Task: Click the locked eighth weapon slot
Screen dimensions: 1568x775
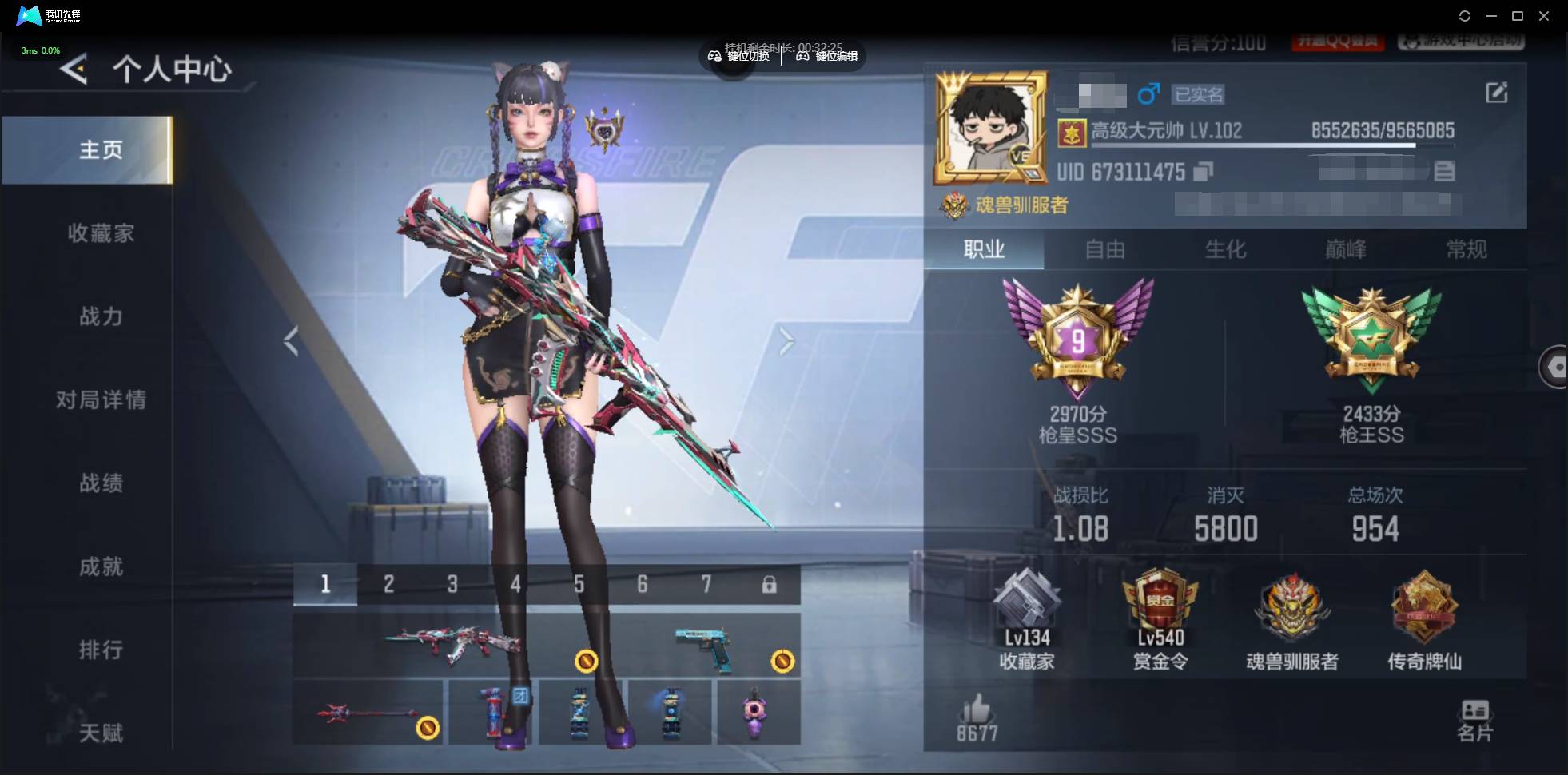Action: point(770,584)
